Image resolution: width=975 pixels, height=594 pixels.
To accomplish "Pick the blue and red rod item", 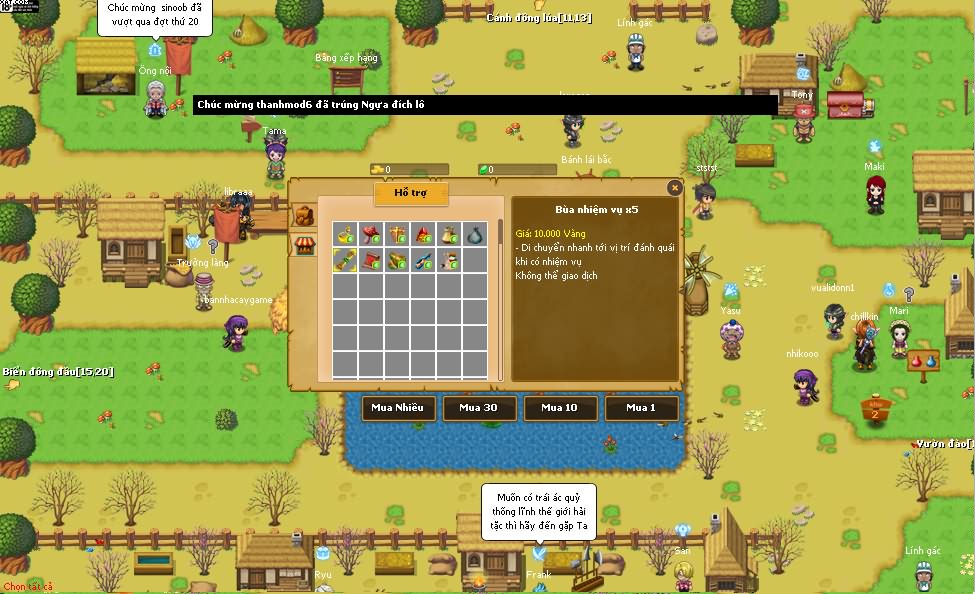I will [x=423, y=260].
